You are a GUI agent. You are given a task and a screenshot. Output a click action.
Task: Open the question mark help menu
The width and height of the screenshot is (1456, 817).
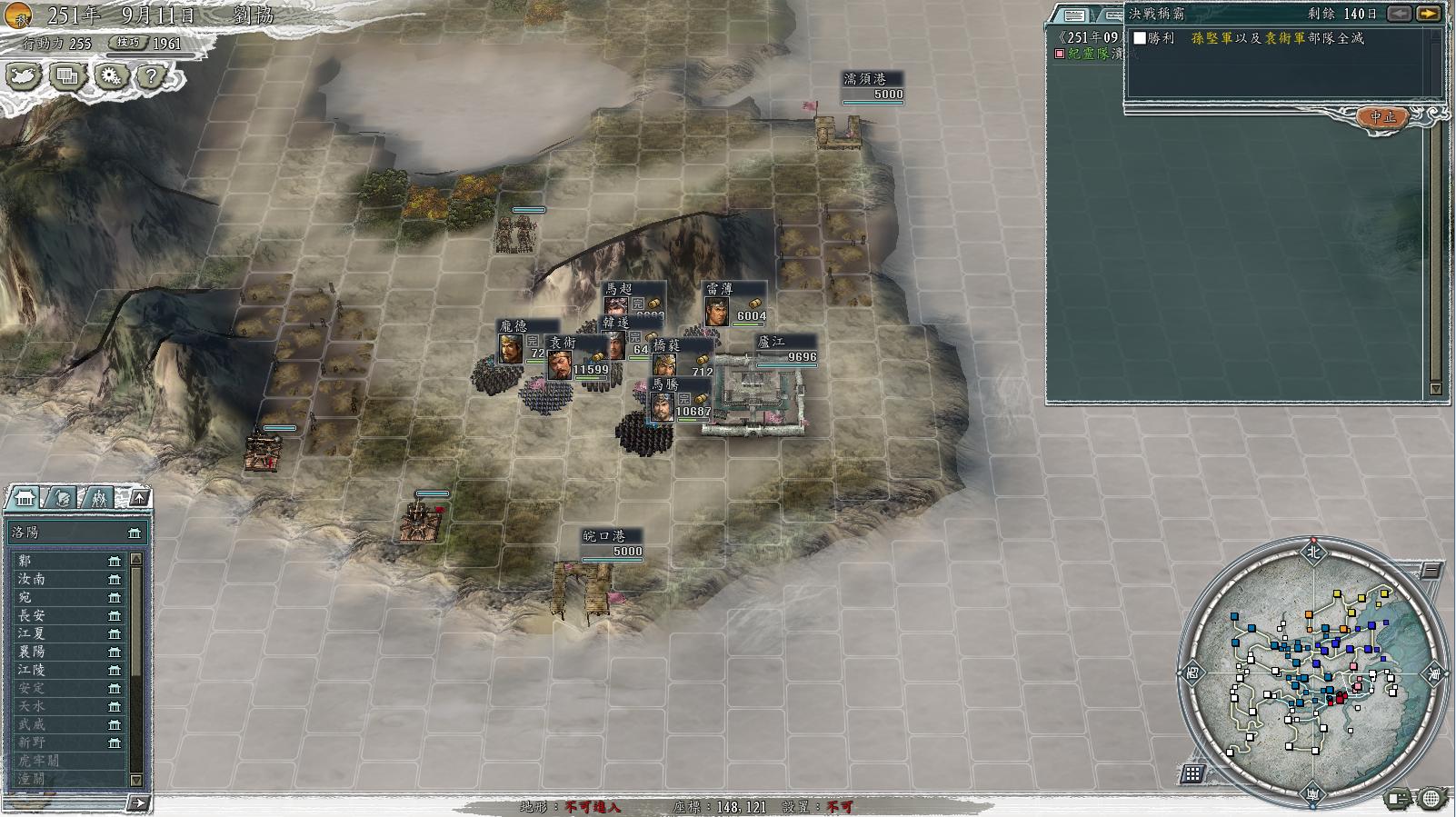152,76
